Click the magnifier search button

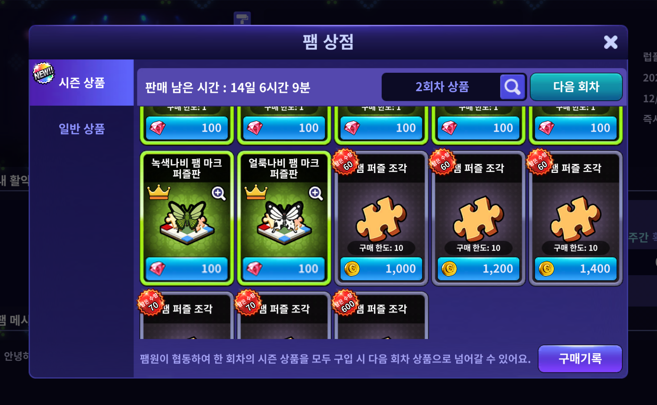tap(512, 87)
